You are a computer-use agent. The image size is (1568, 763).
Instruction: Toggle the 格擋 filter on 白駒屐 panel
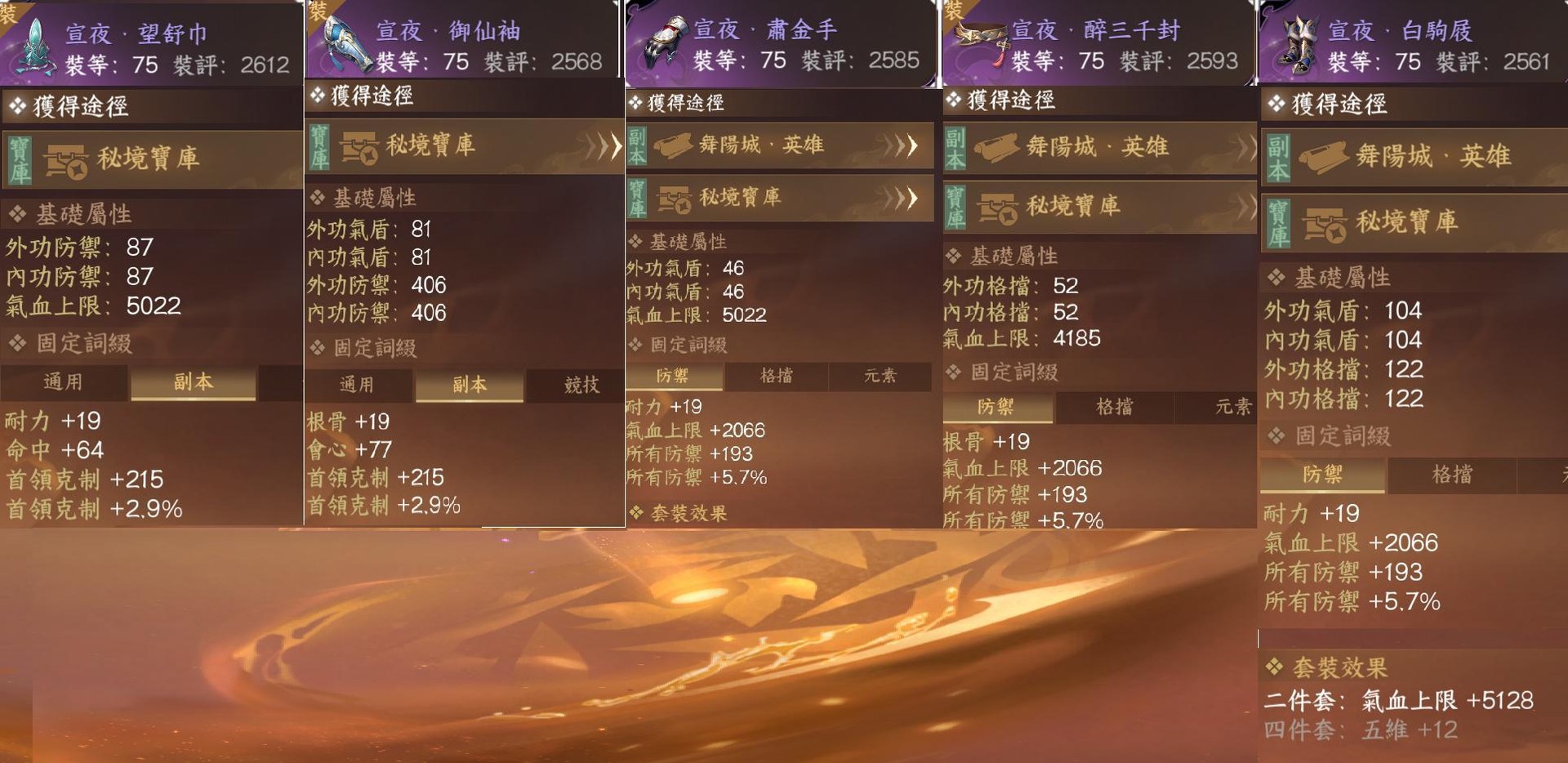(1453, 474)
